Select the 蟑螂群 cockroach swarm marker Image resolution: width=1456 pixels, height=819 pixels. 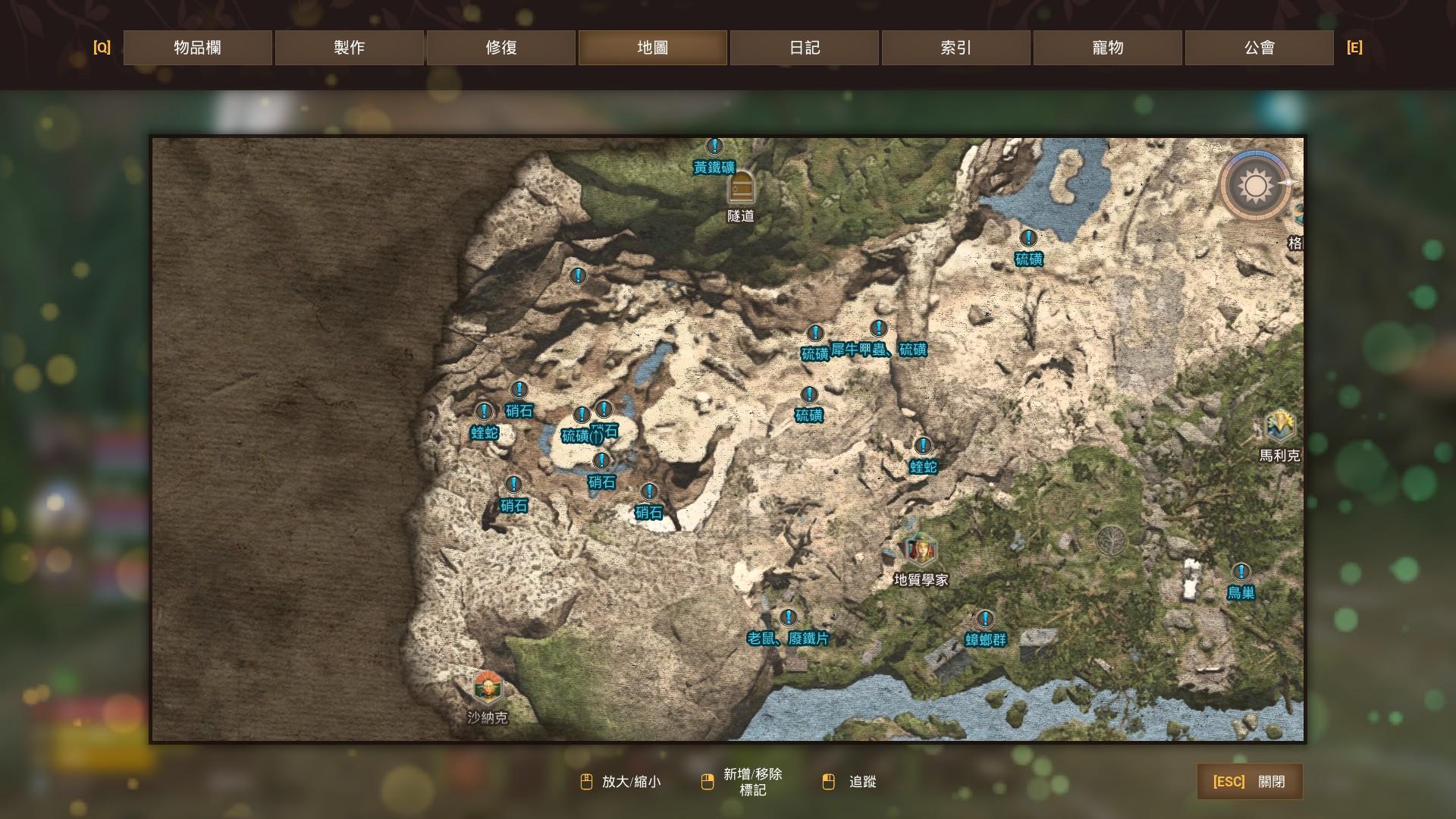pyautogui.click(x=985, y=620)
